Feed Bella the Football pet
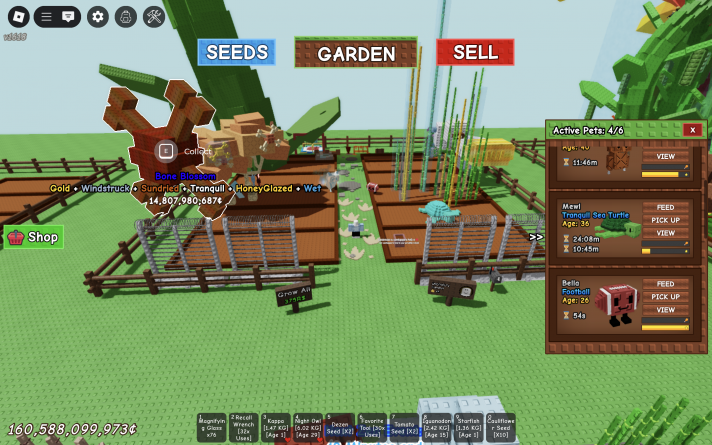Screen dimensions: 712x445 [x=665, y=285]
